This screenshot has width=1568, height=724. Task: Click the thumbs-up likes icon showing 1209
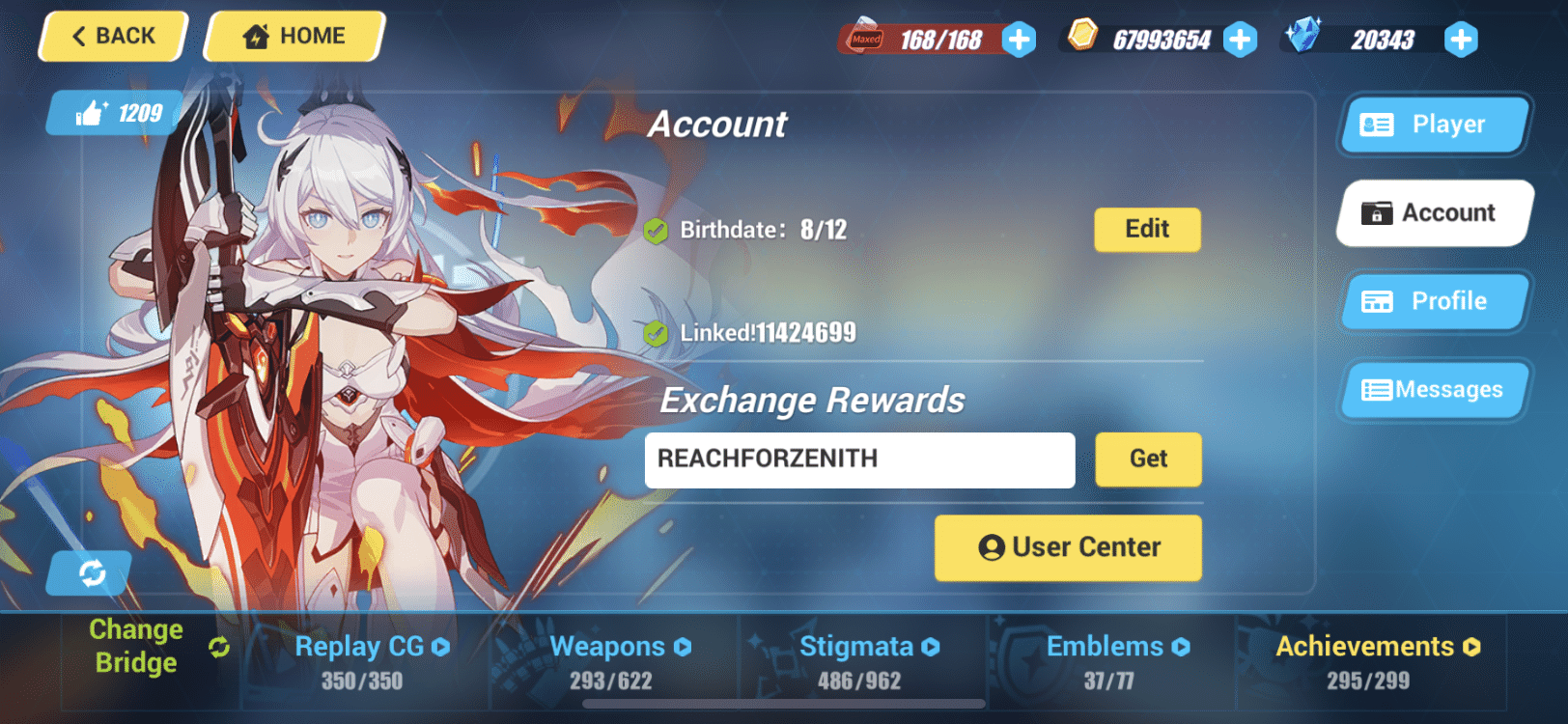click(94, 113)
